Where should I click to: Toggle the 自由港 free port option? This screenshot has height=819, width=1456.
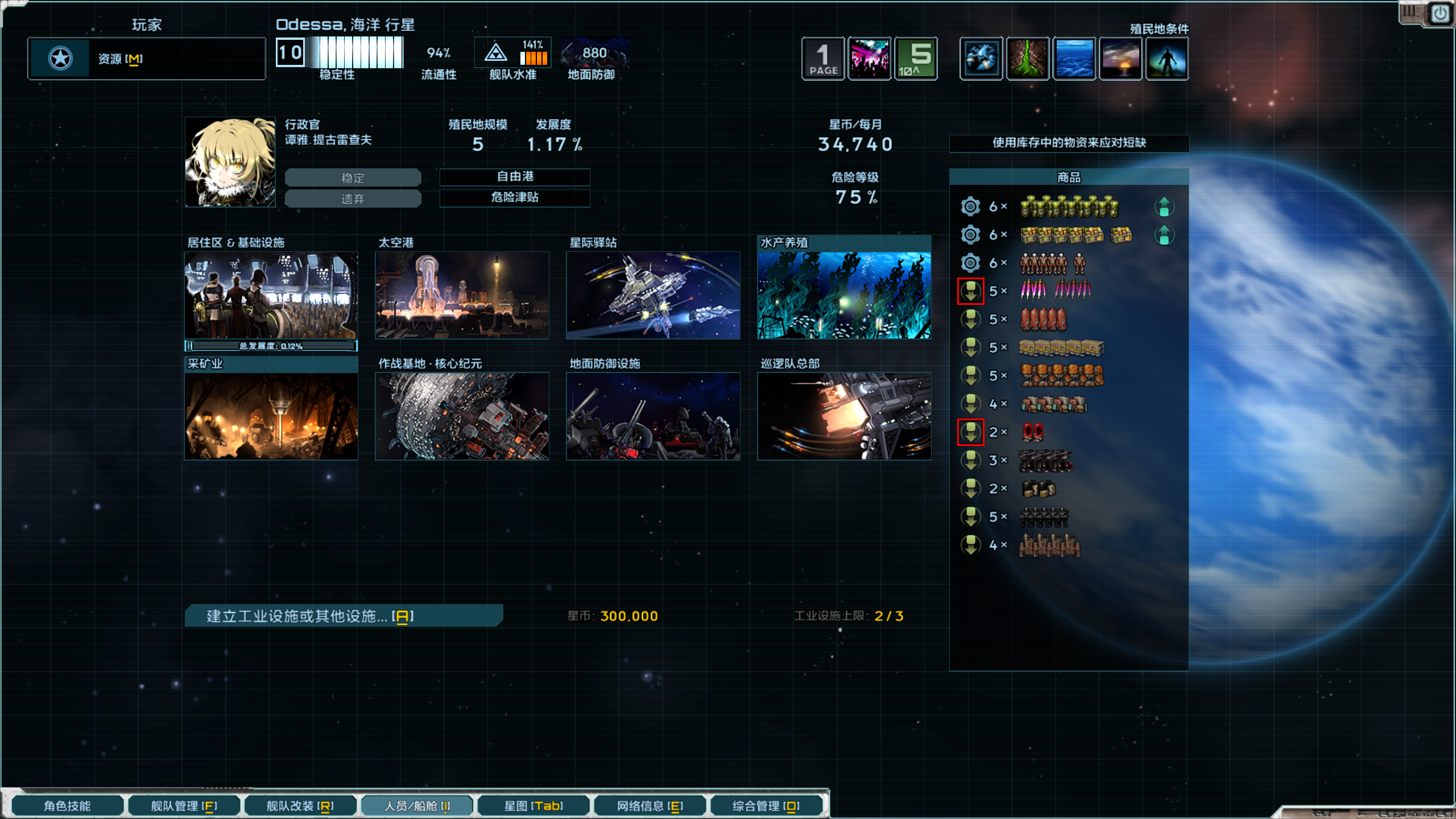point(515,177)
